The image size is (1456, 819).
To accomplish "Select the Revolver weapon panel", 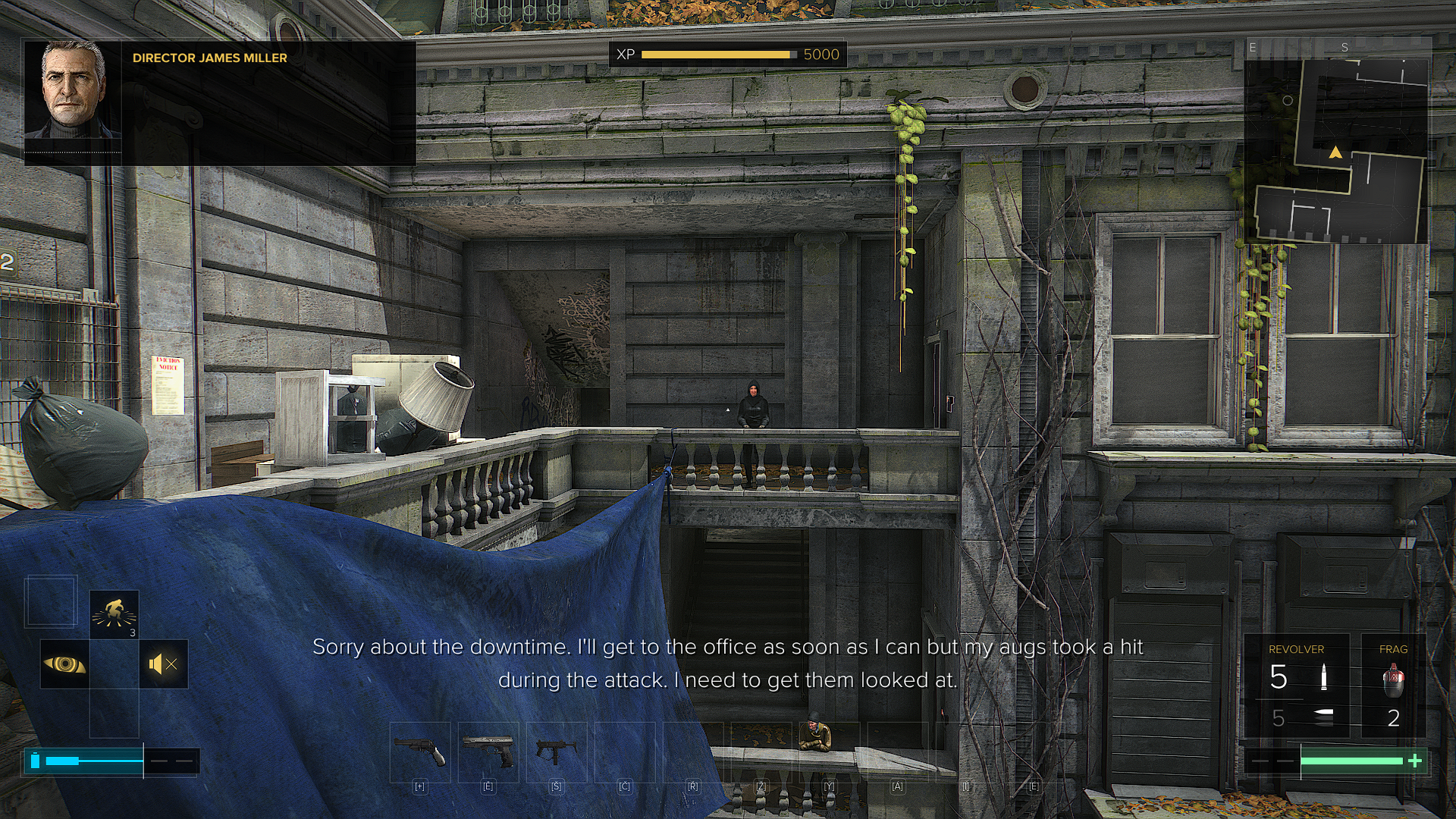I will click(x=1297, y=686).
